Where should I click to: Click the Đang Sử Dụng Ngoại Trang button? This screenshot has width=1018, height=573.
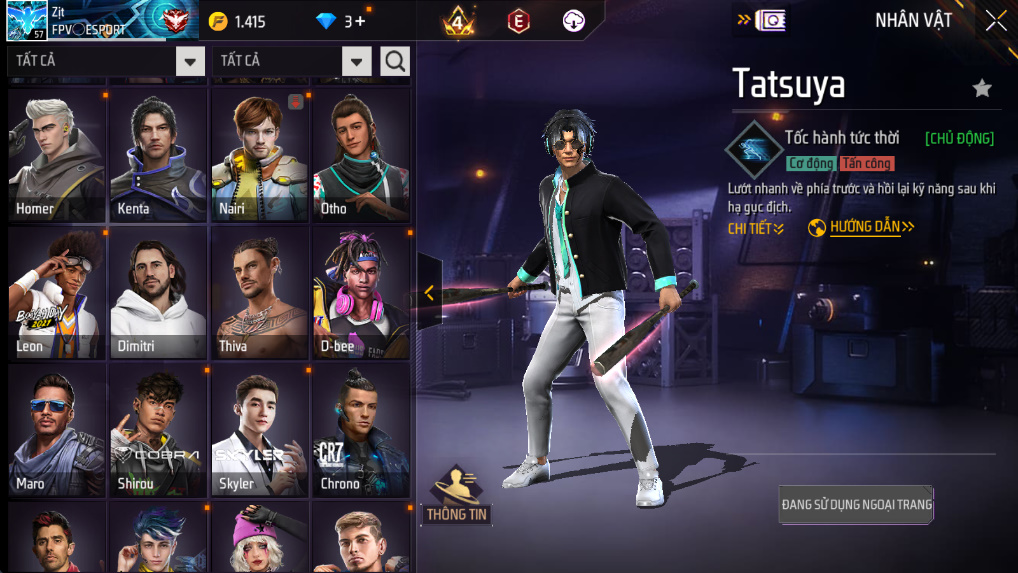(x=856, y=505)
